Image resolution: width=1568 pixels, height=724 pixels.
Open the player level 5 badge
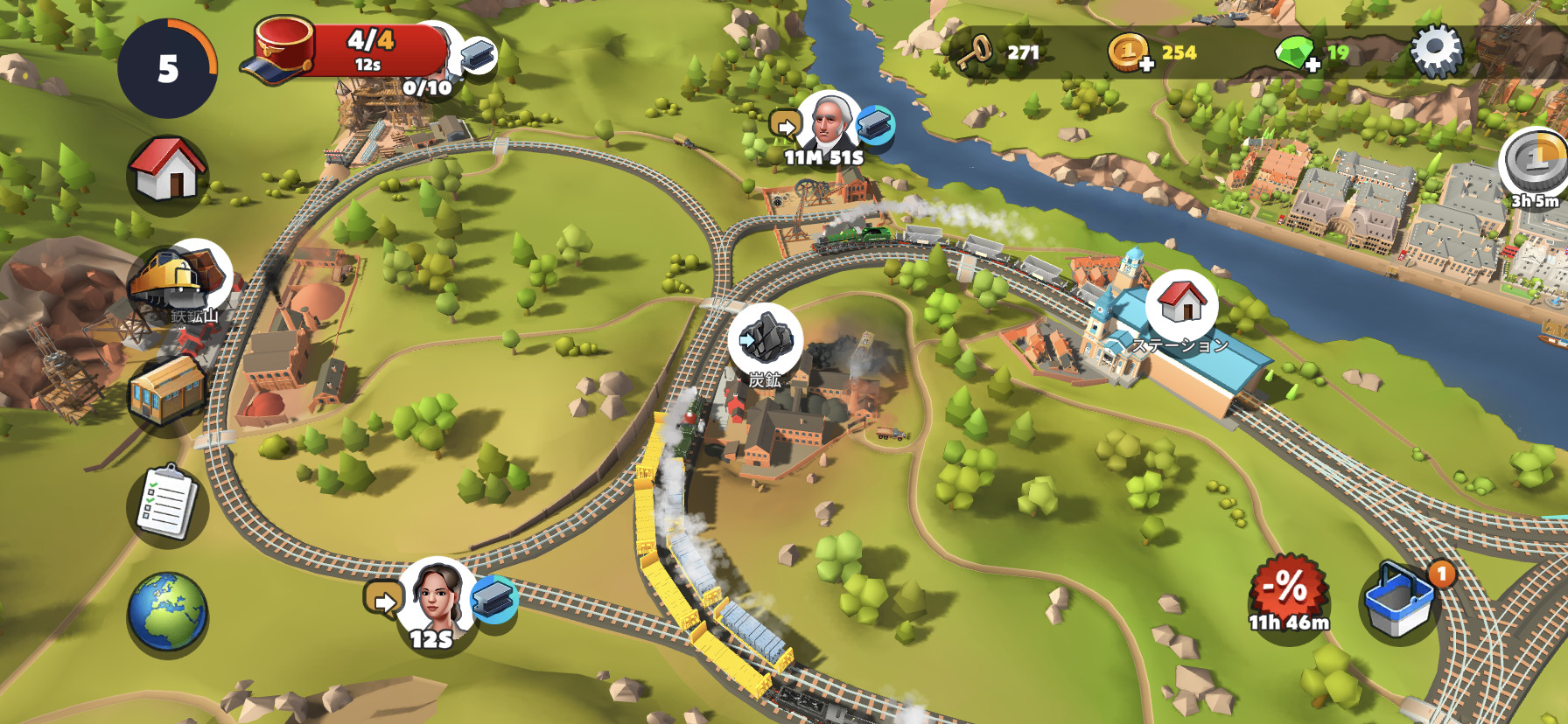[x=167, y=68]
